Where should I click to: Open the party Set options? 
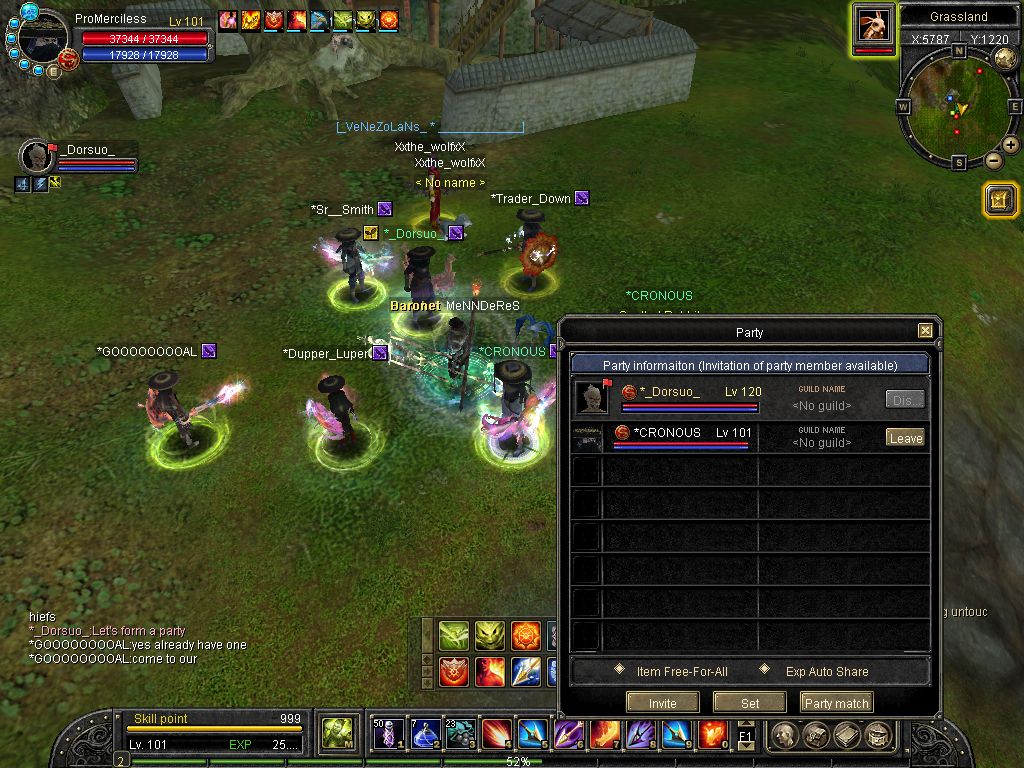tap(750, 703)
